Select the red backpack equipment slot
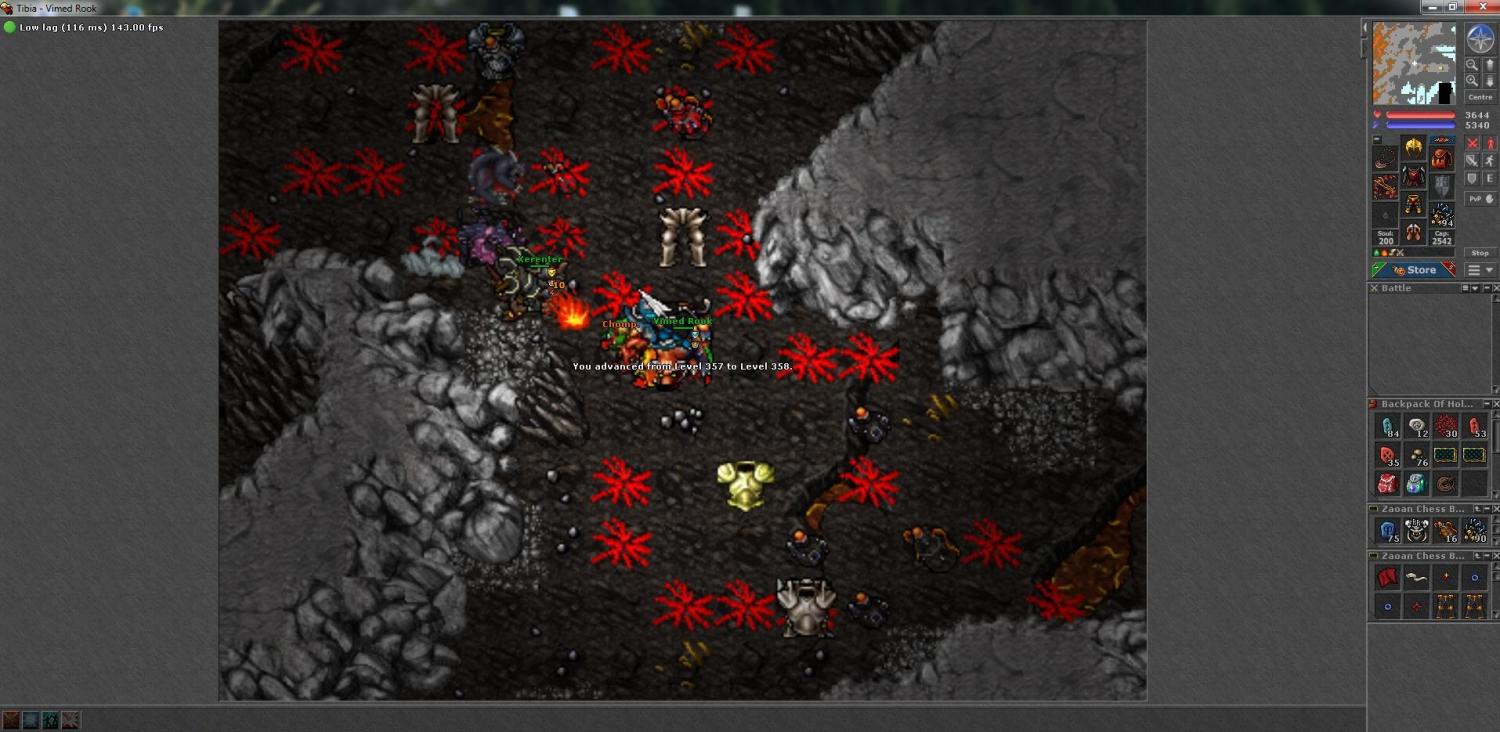1500x732 pixels. 1441,158
